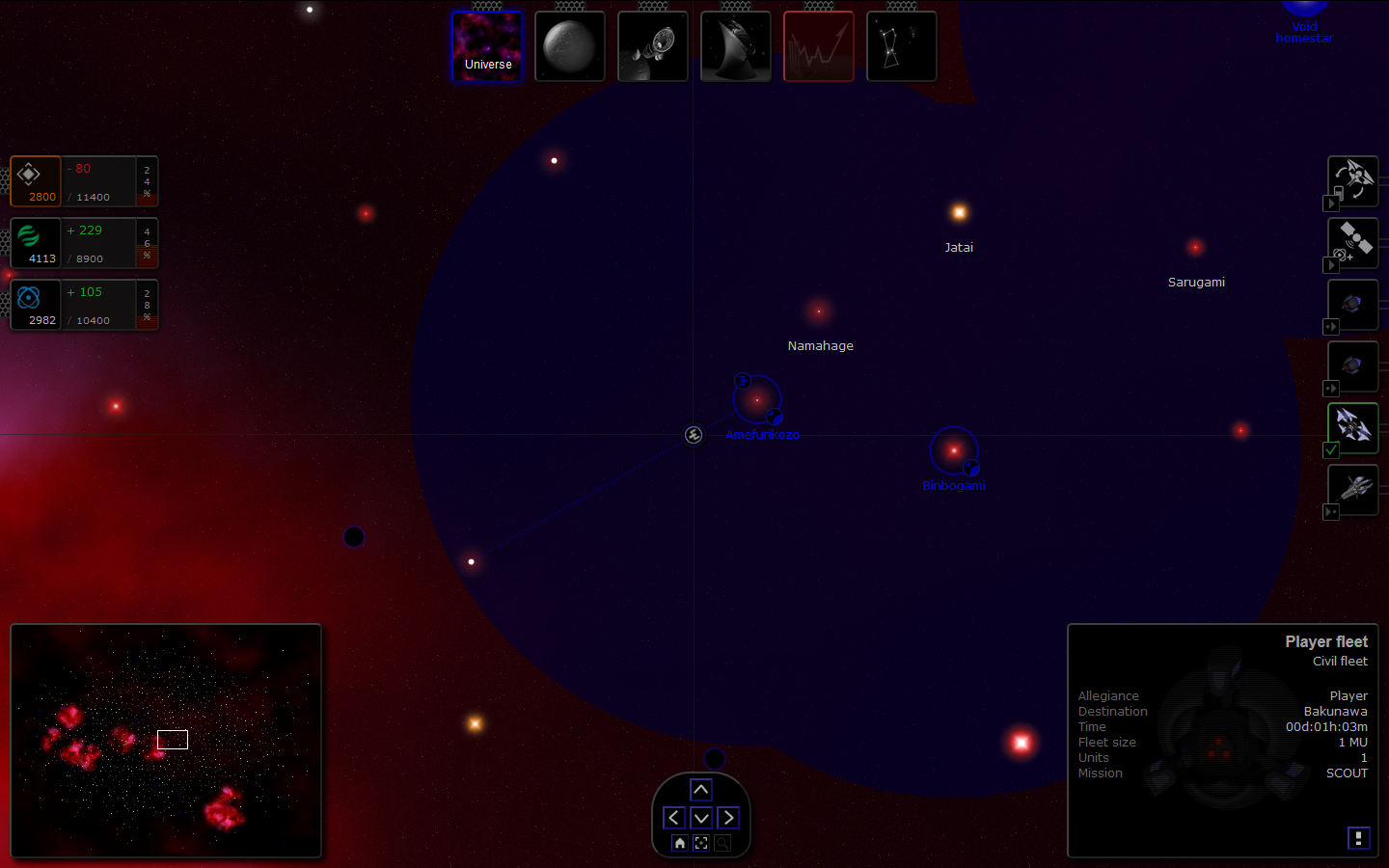The height and width of the screenshot is (868, 1389).
Task: Open the constellation alliance screen
Action: (901, 45)
